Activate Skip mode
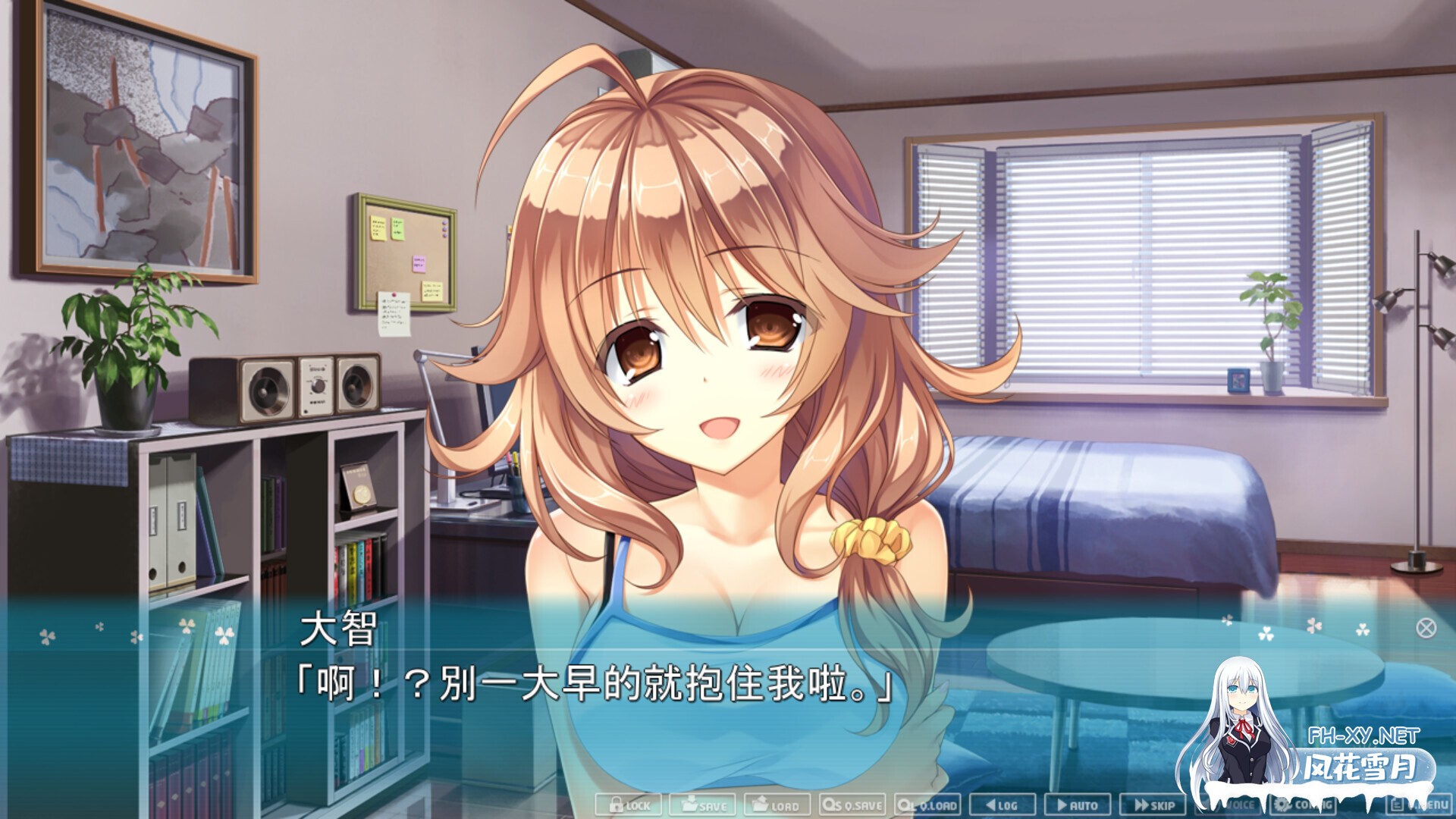This screenshot has width=1456, height=819. pos(1153,805)
